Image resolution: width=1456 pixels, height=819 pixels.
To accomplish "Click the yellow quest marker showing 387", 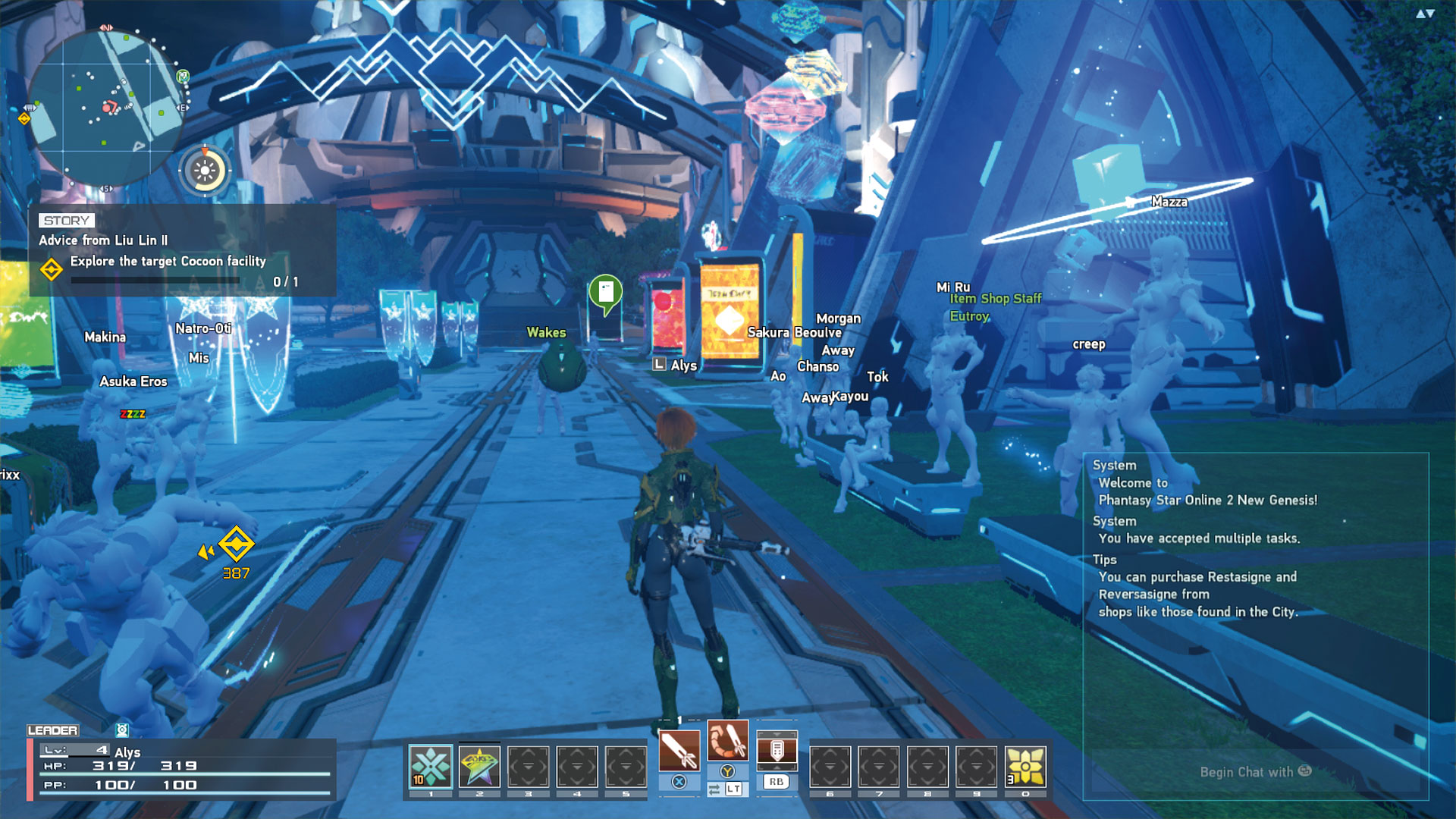I will pyautogui.click(x=237, y=544).
